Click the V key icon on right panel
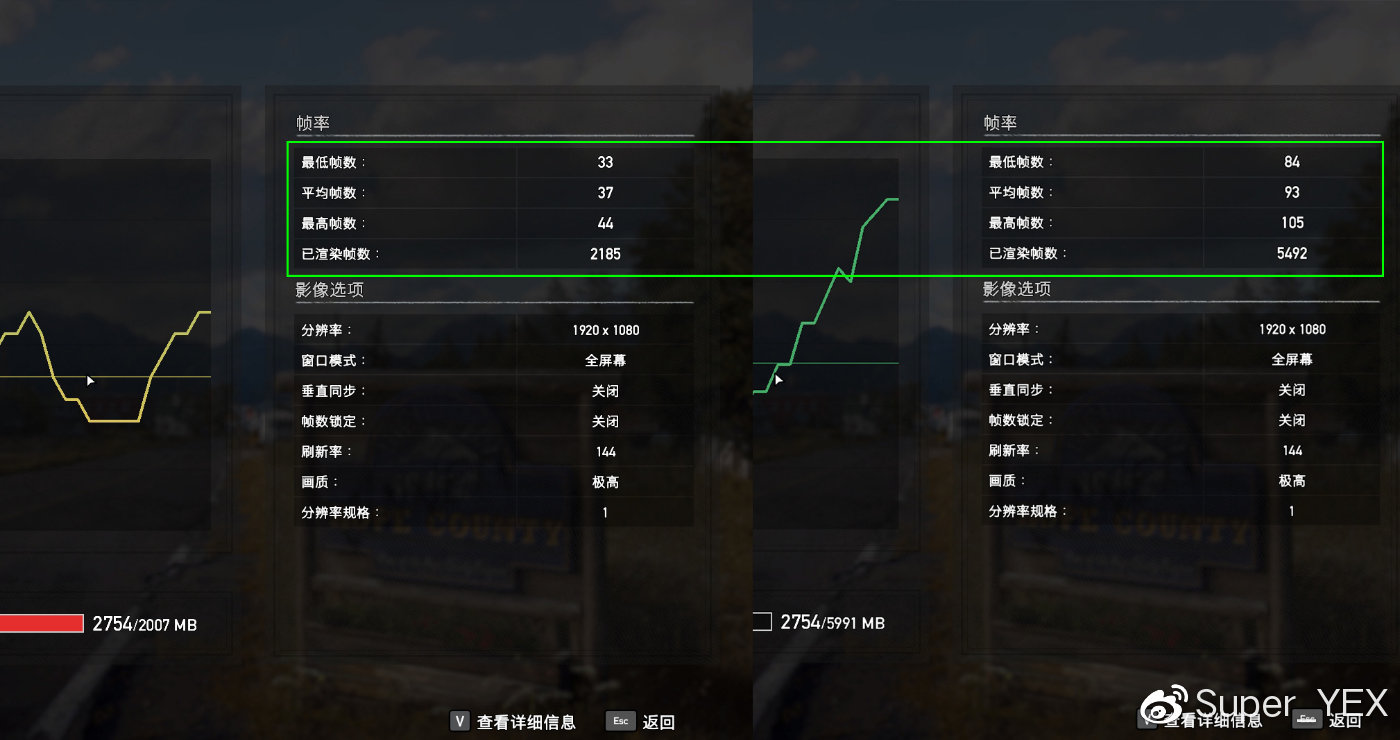Screen dimensions: 1400x740 click(x=1147, y=719)
